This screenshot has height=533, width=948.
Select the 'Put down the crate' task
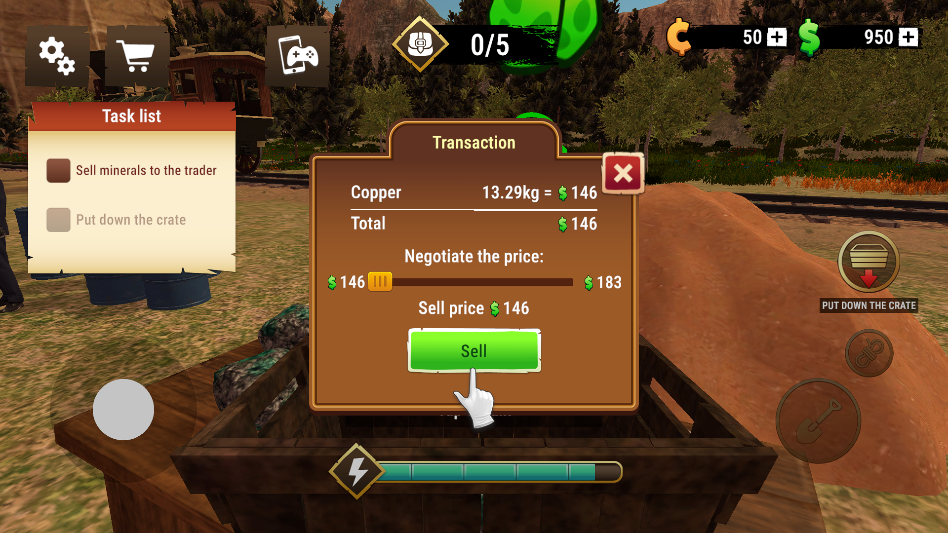[130, 220]
